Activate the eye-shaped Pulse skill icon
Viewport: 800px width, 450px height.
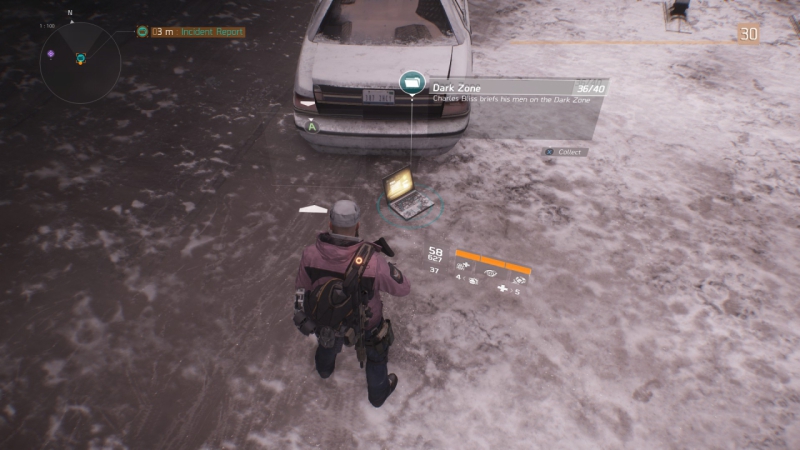[489, 272]
